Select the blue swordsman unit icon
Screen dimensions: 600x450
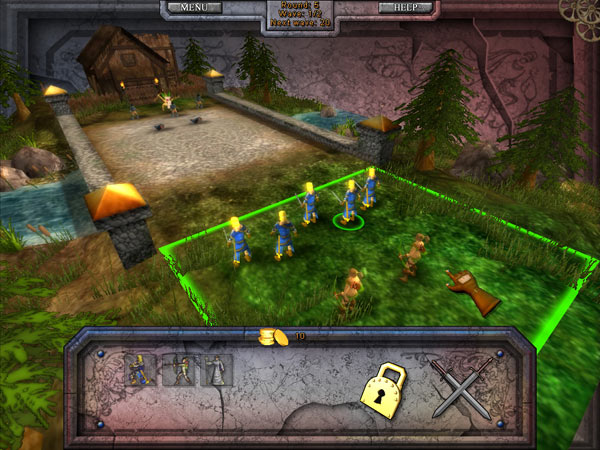click(142, 370)
